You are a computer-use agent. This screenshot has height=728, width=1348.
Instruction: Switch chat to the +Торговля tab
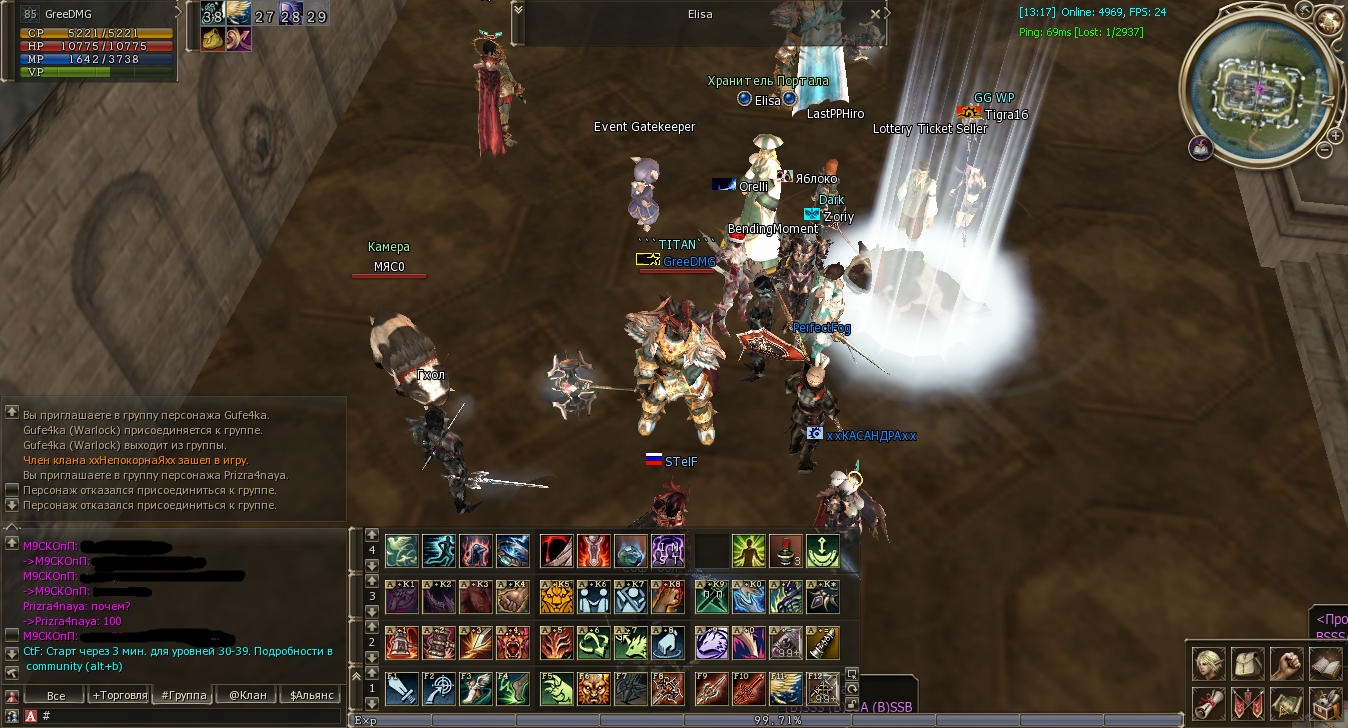tap(119, 695)
